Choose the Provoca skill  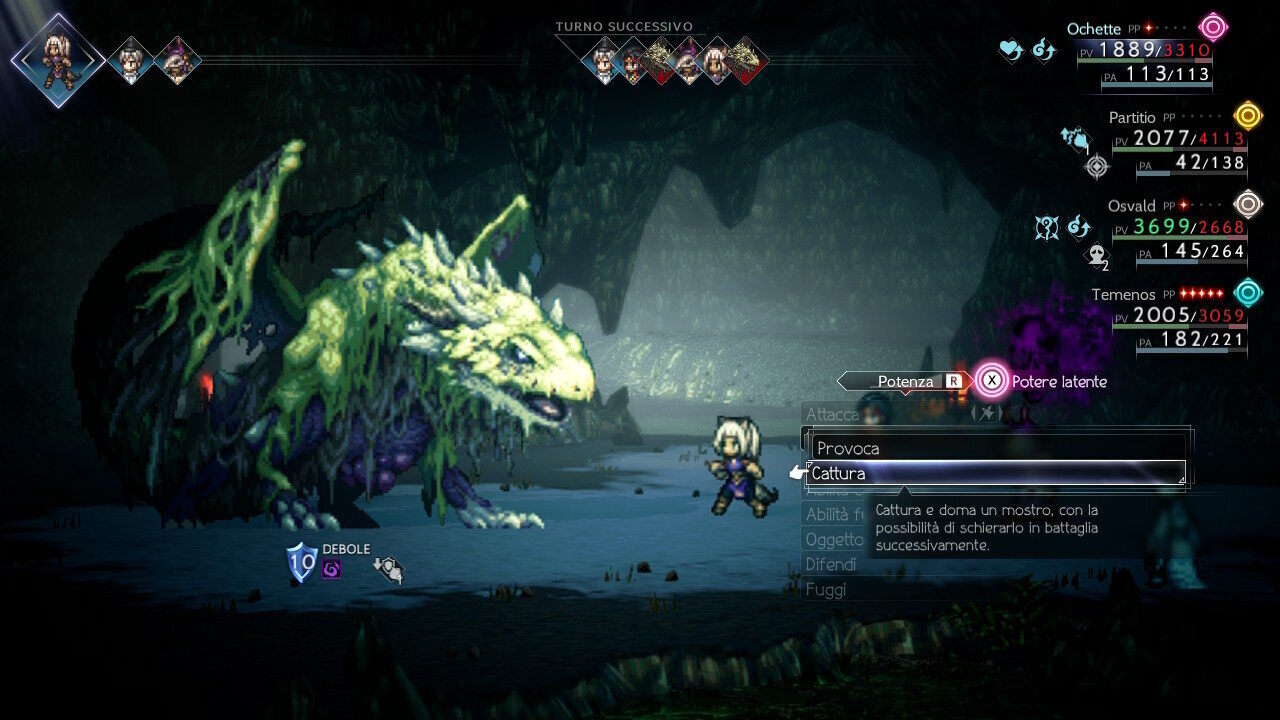tap(995, 448)
